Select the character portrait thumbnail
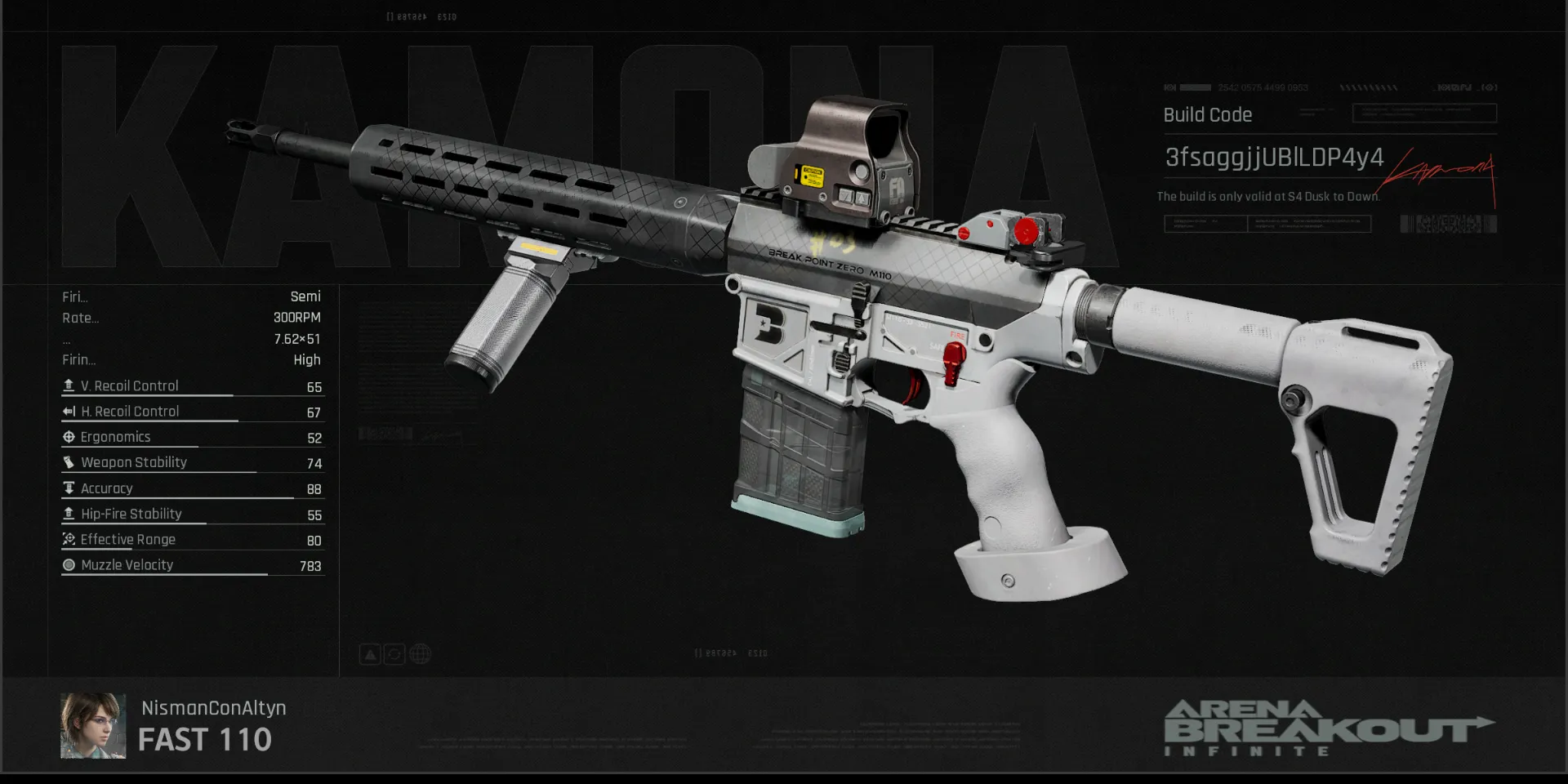Image resolution: width=1568 pixels, height=784 pixels. (x=93, y=725)
